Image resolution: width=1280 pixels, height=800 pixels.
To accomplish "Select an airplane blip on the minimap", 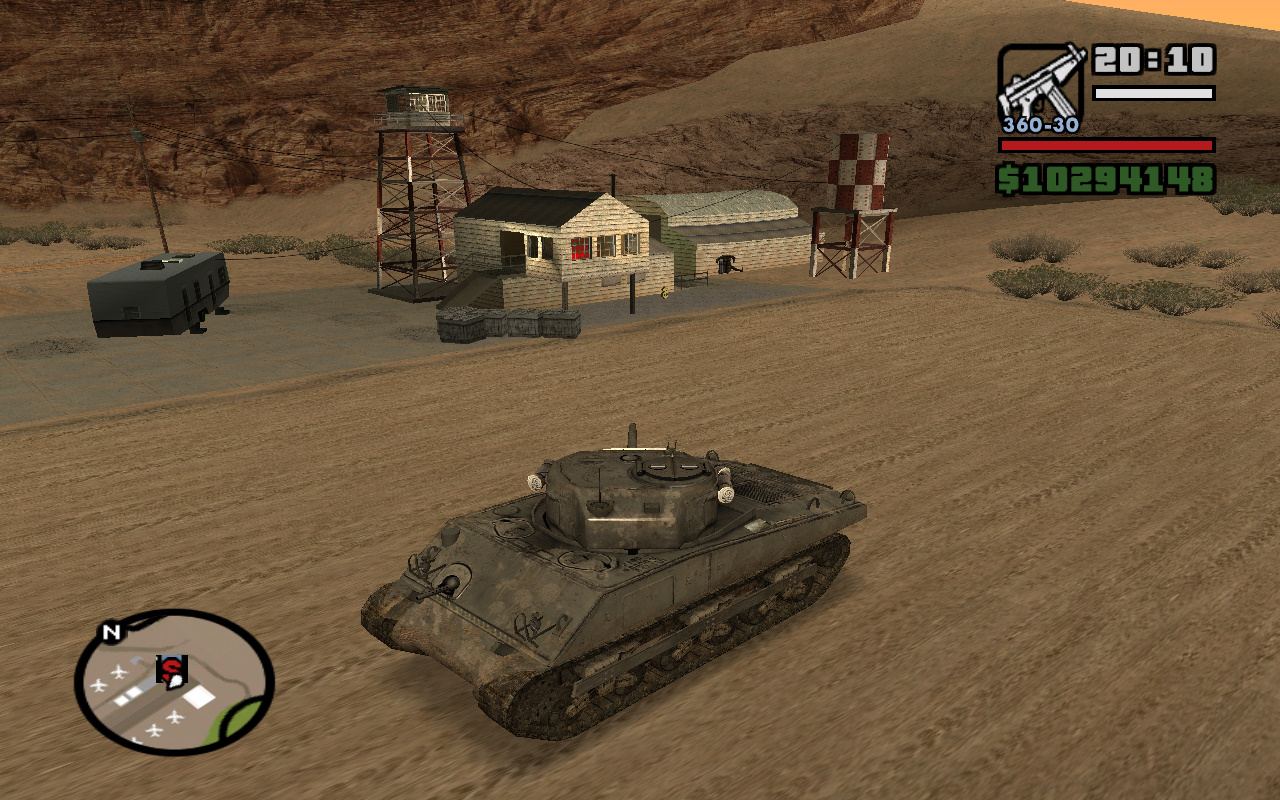I will (x=118, y=670).
